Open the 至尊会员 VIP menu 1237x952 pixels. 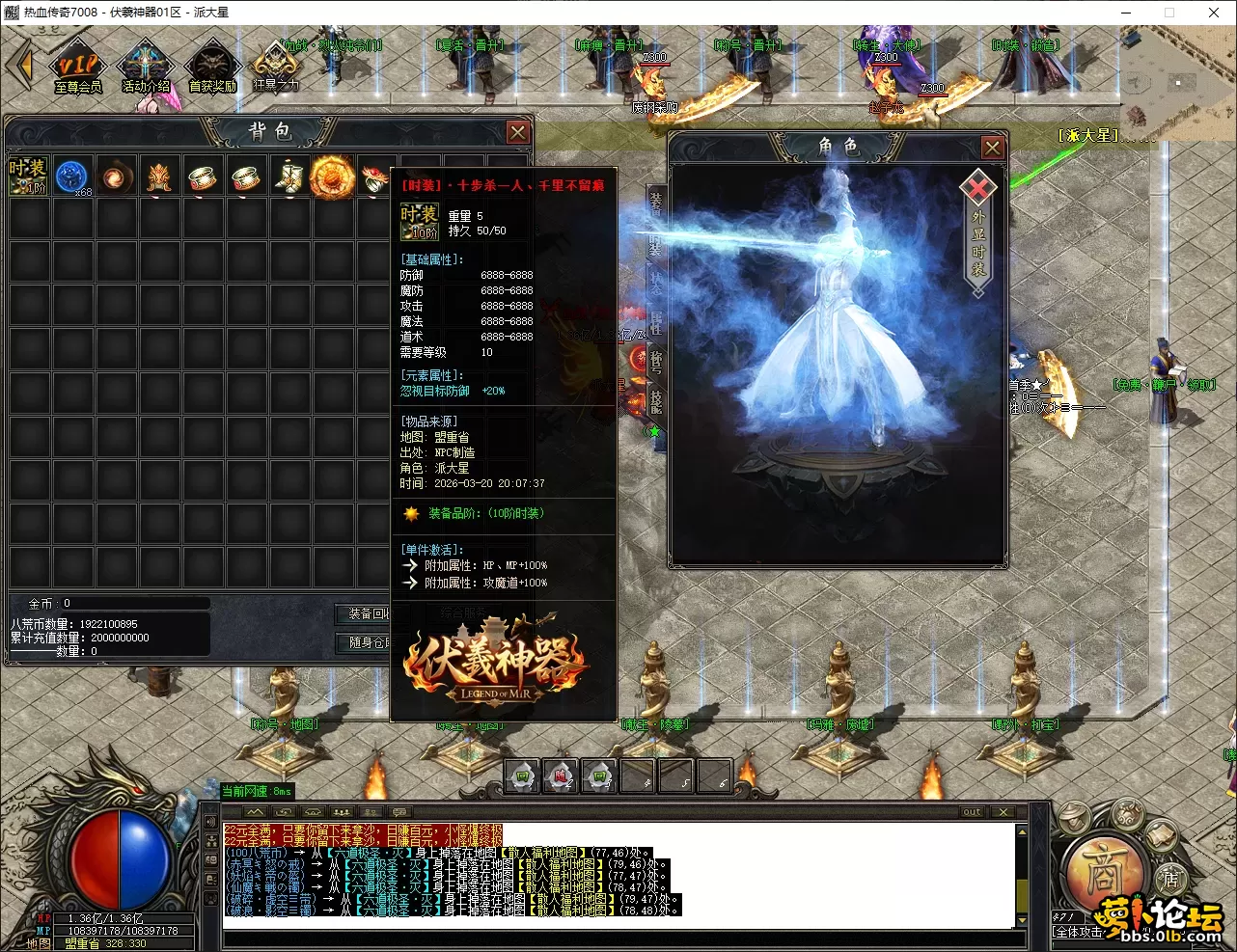click(x=77, y=68)
